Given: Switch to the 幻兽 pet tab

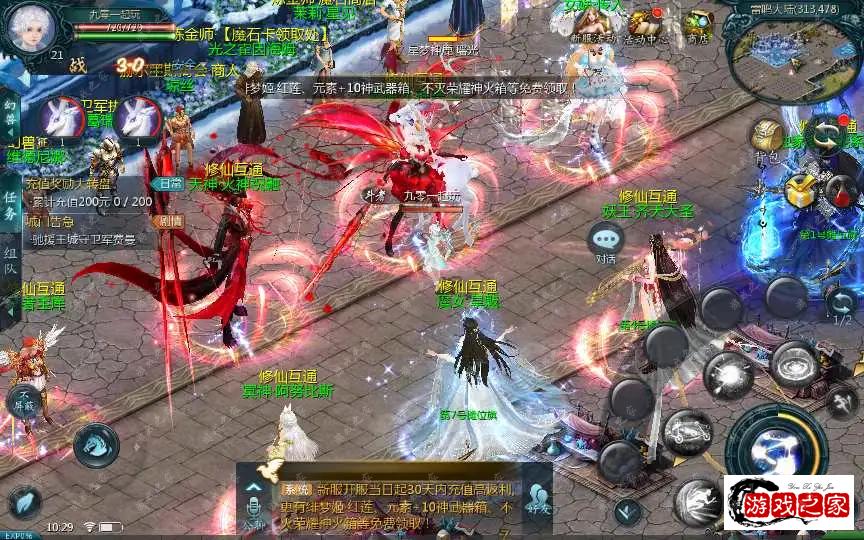Looking at the screenshot, I should point(10,112).
